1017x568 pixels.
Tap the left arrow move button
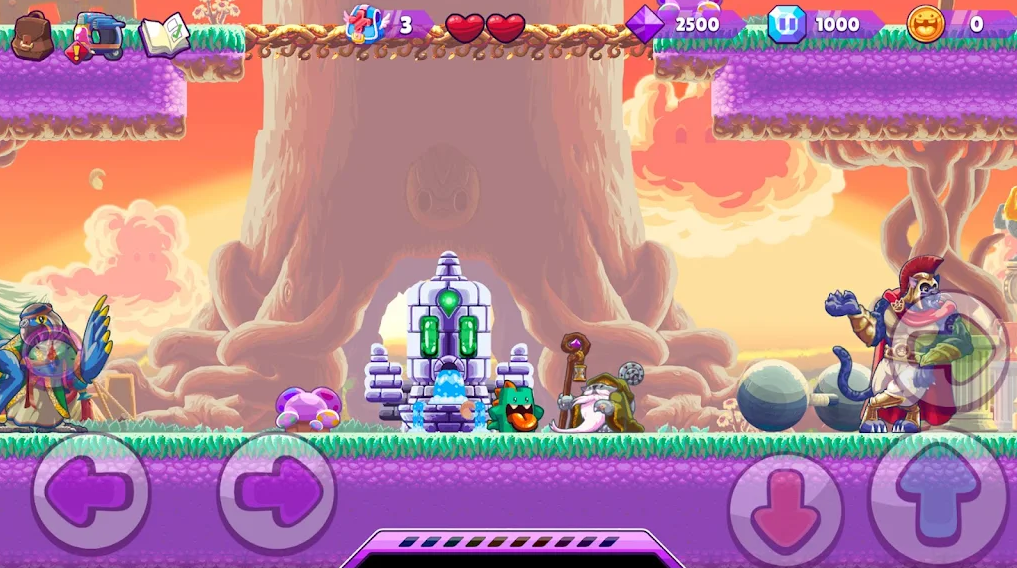[91, 493]
